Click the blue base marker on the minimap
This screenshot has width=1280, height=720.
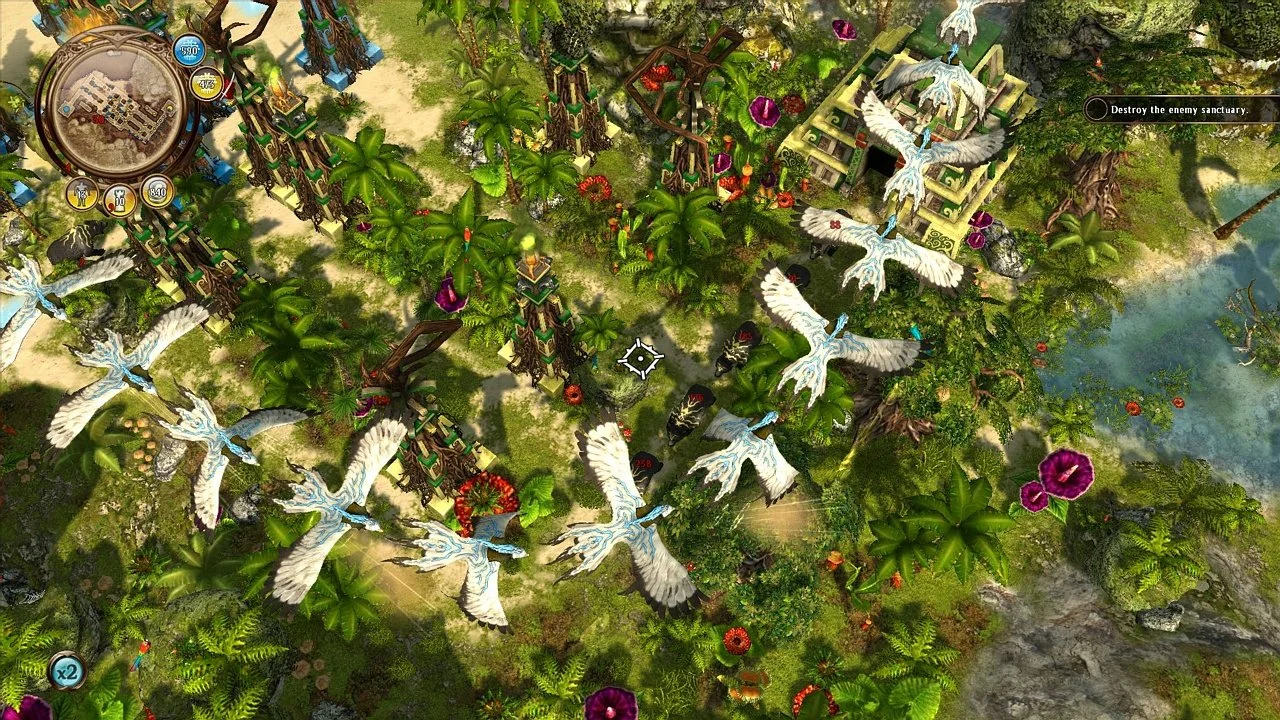click(x=67, y=108)
